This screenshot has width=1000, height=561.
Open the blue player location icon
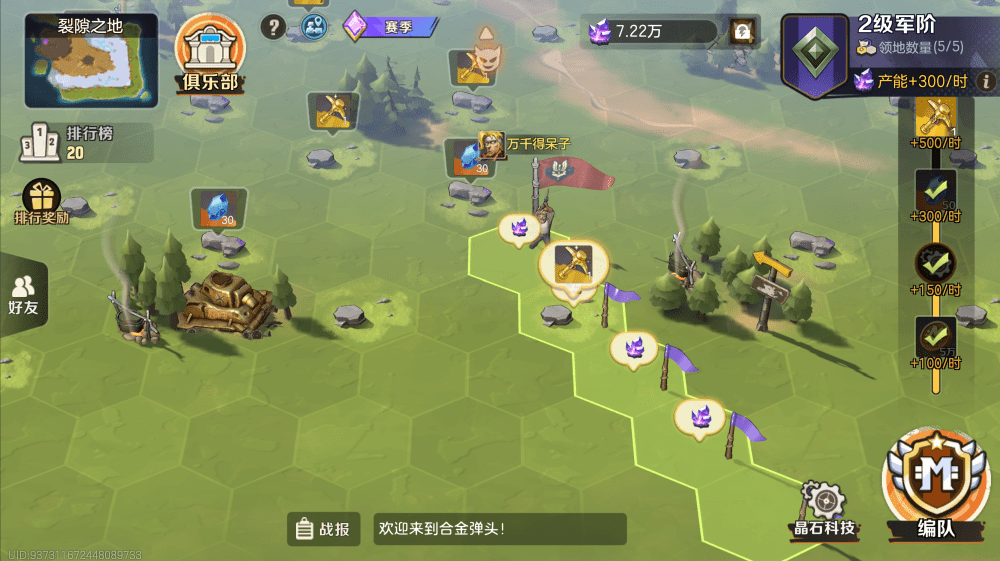[x=315, y=27]
